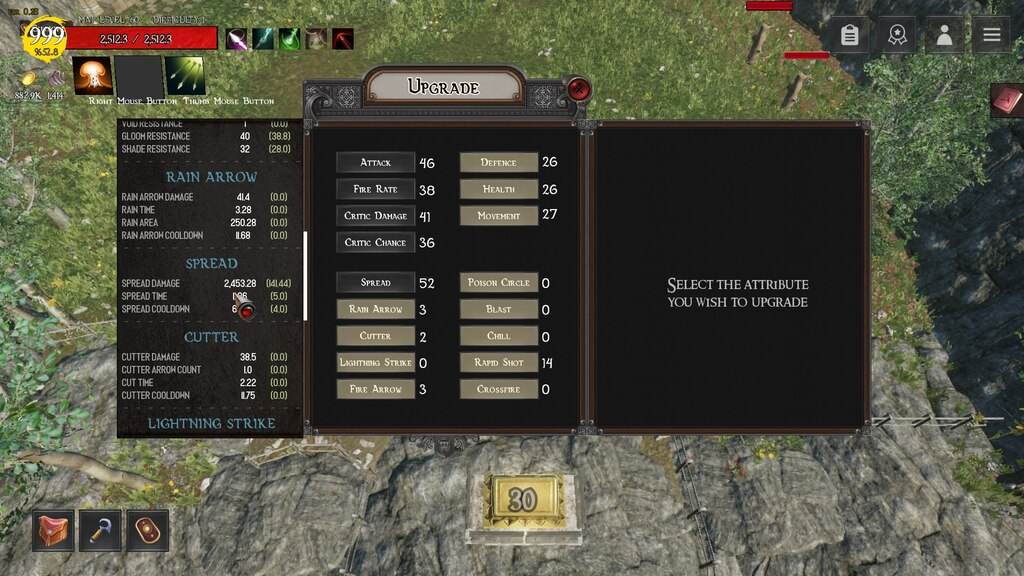Select the Poison Circle skill
This screenshot has width=1024, height=576.
[x=499, y=283]
